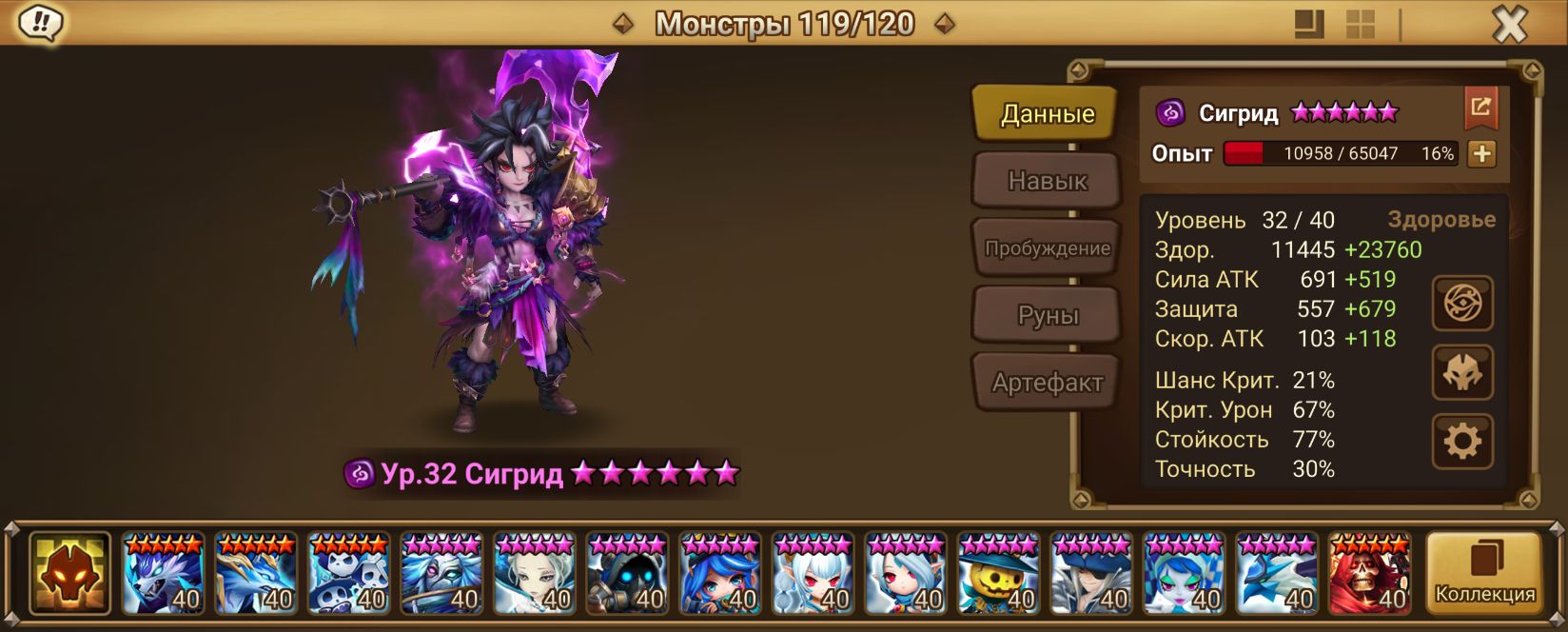Open the Коллекция button

coord(1484,572)
